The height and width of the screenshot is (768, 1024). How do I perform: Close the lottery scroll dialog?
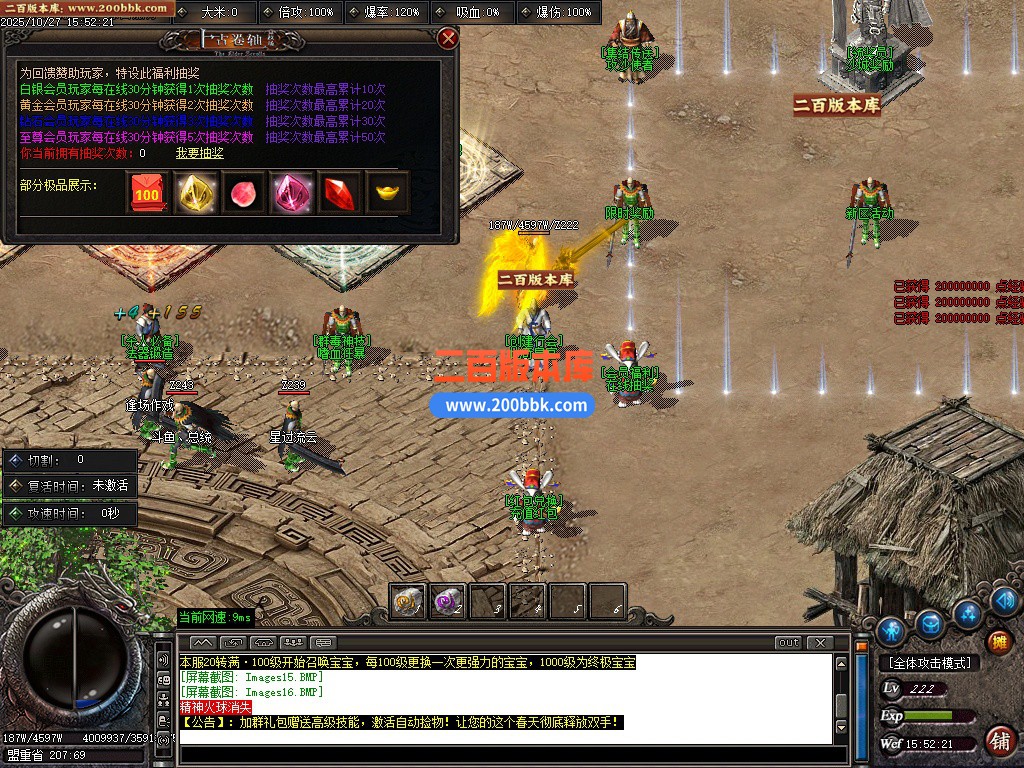448,38
